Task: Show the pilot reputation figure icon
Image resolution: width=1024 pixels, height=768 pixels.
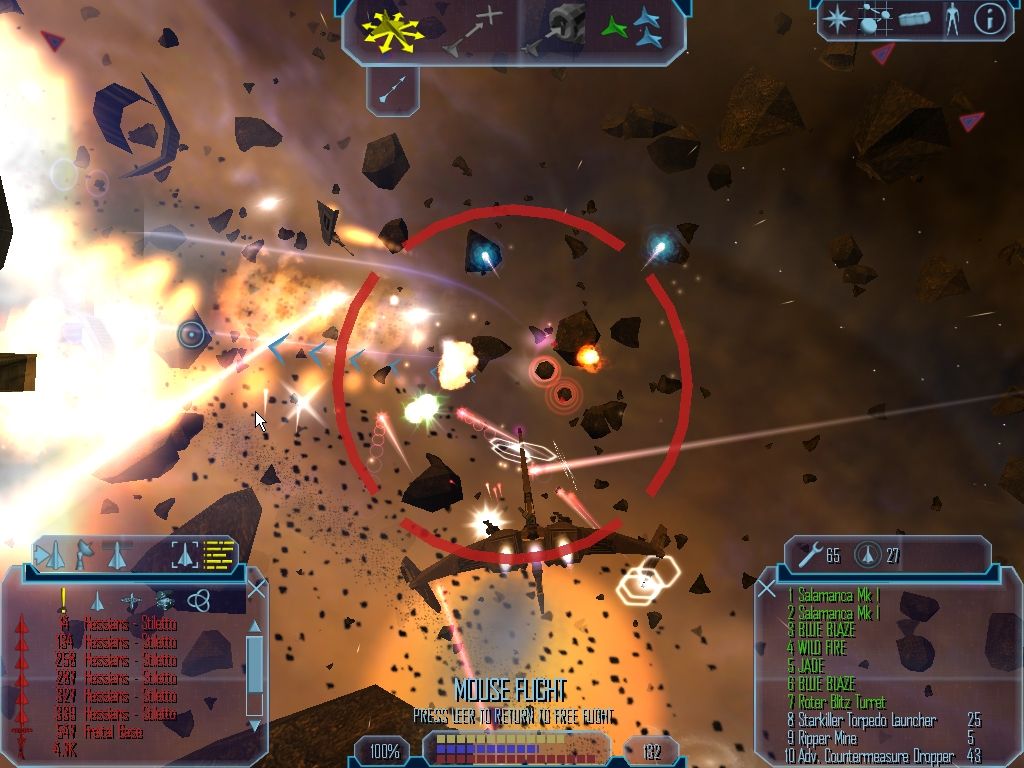Action: (951, 19)
